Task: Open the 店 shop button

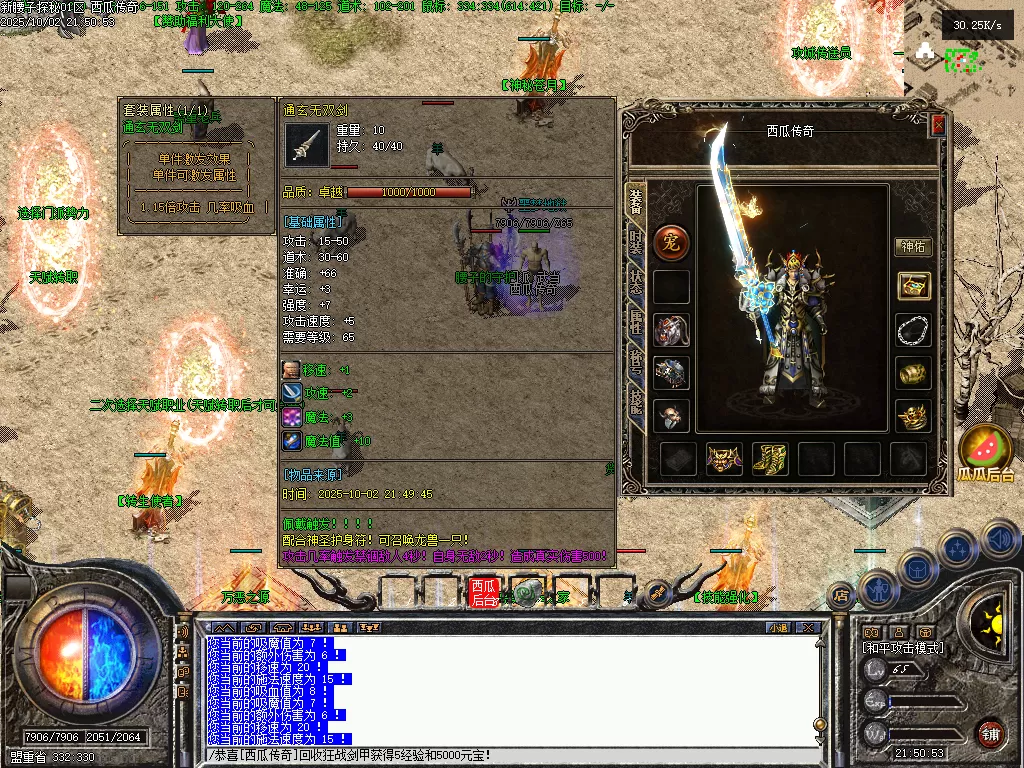Action: tap(841, 595)
